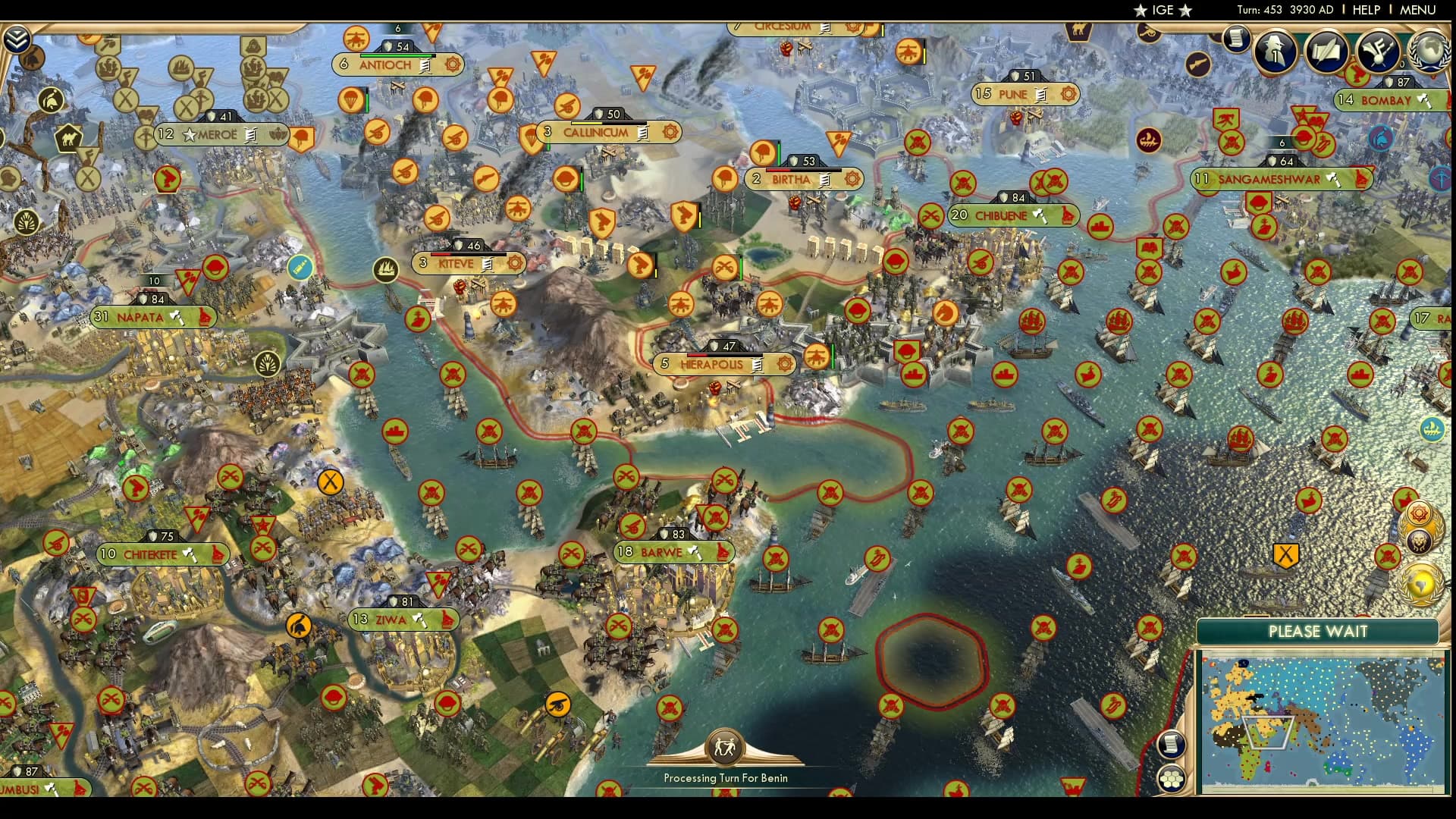Screen dimensions: 1456x819
Task: Select the Barwe city banner
Action: (666, 552)
